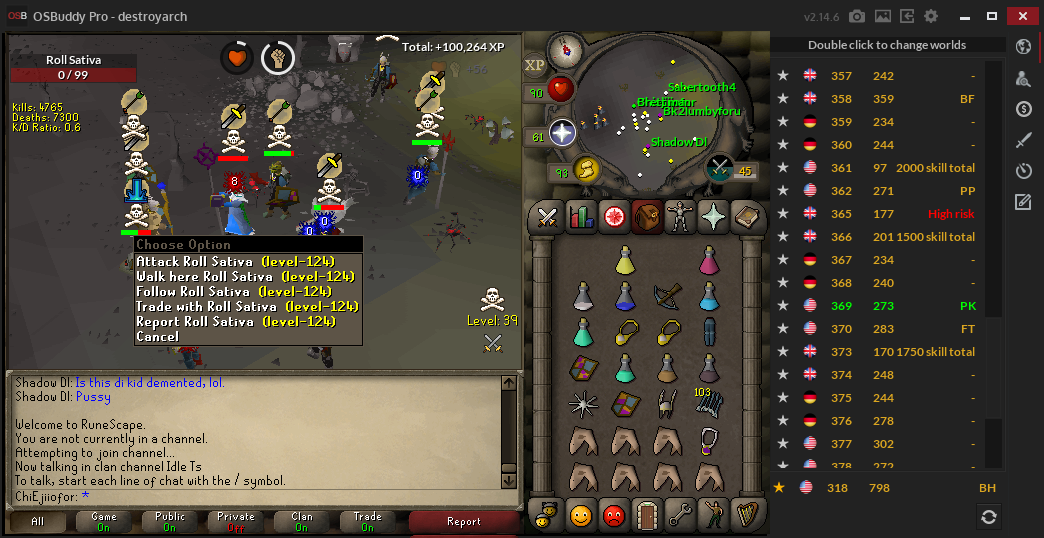Open the combat options tab

click(x=548, y=216)
